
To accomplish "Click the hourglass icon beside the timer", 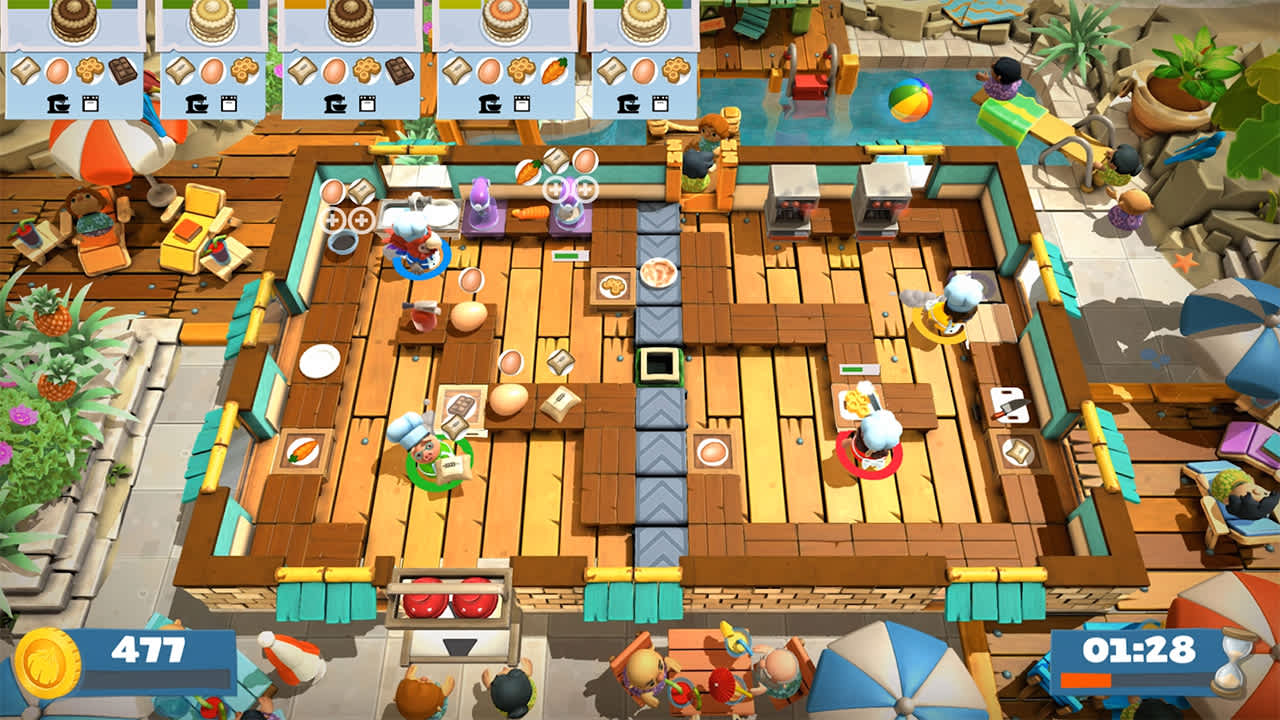I will tap(1231, 662).
